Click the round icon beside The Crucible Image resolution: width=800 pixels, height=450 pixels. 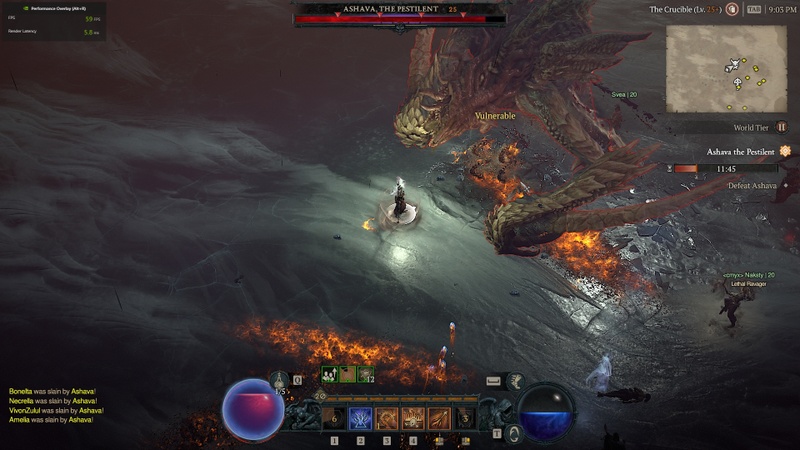pyautogui.click(x=733, y=9)
